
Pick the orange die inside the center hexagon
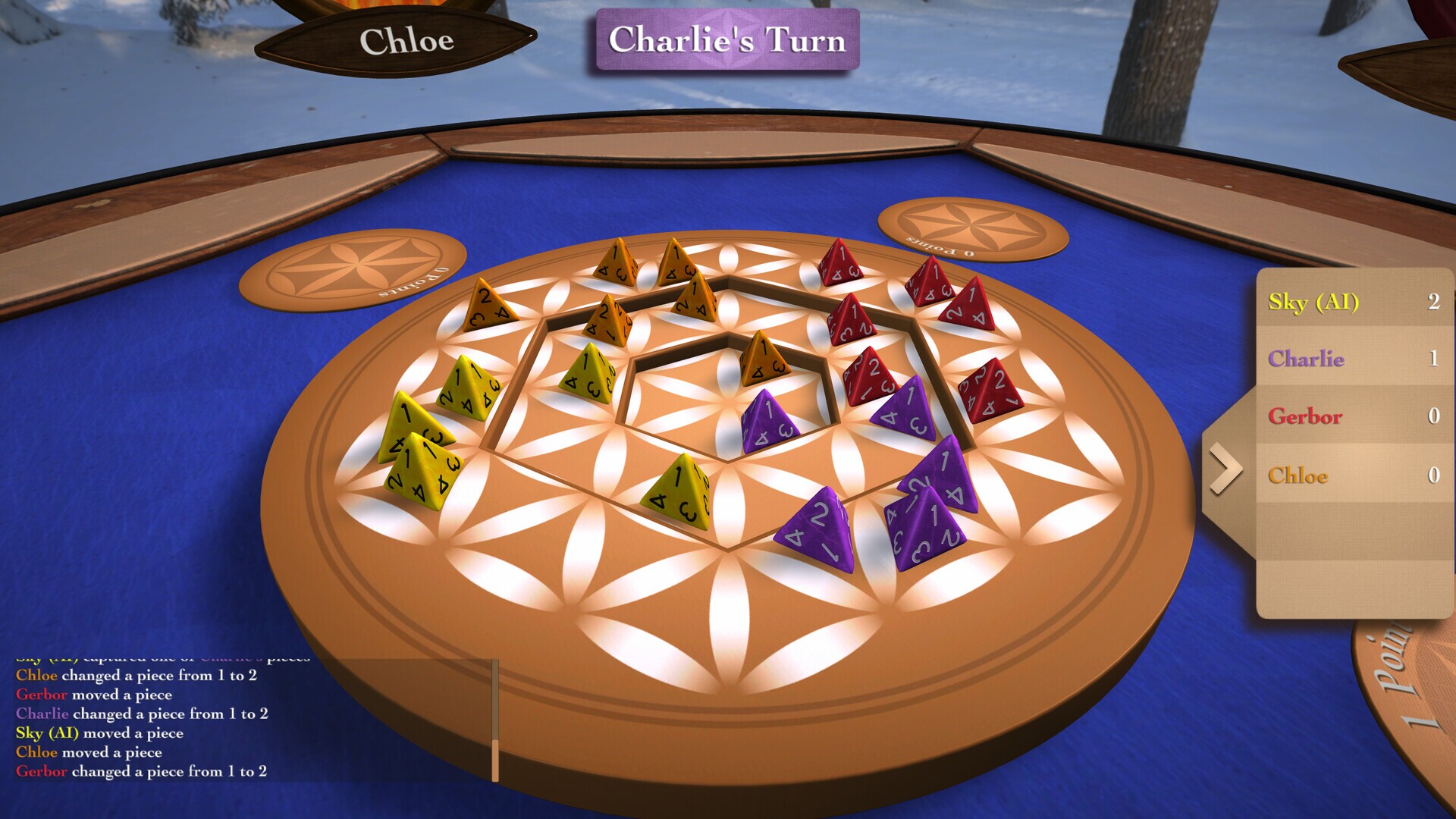pos(763,359)
